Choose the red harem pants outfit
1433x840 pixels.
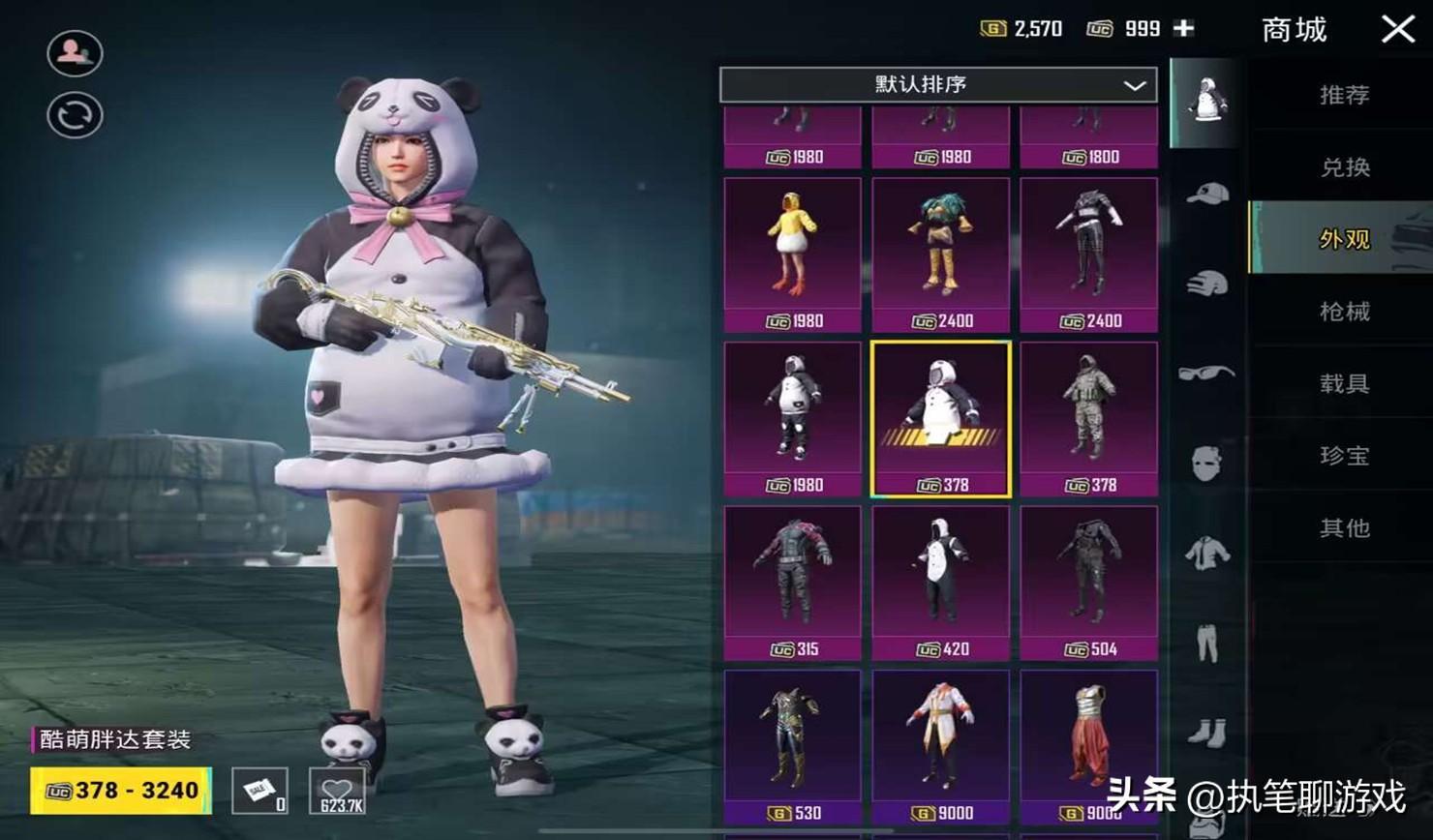tap(1088, 746)
